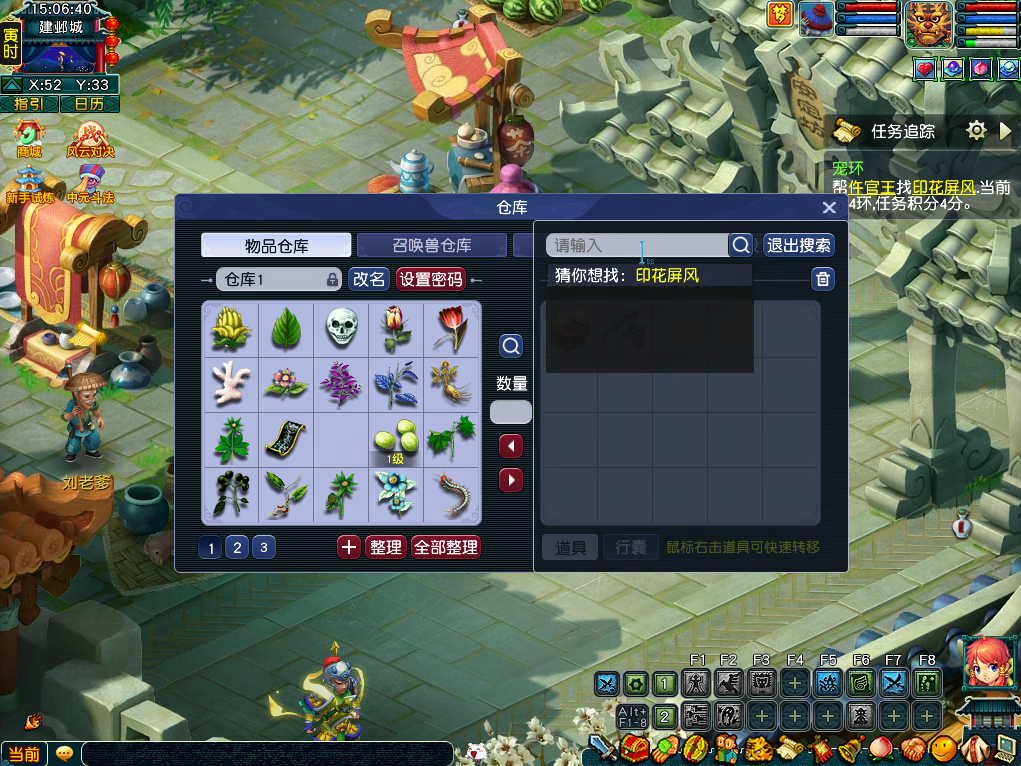Open the 风云对决 event icon
Screen dimensions: 1021x766
point(90,139)
